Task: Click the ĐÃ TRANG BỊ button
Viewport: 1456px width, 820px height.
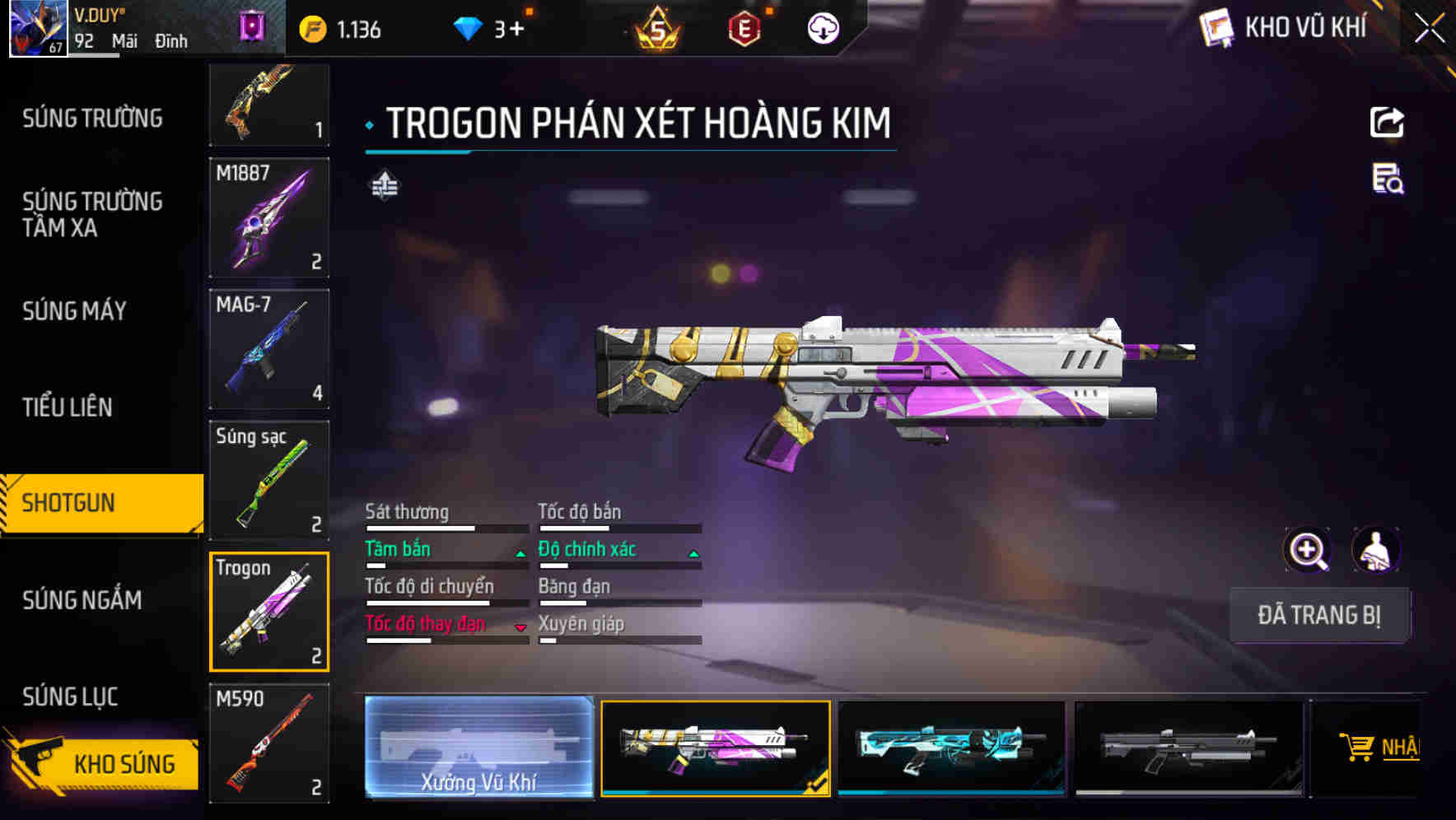Action: (1318, 615)
